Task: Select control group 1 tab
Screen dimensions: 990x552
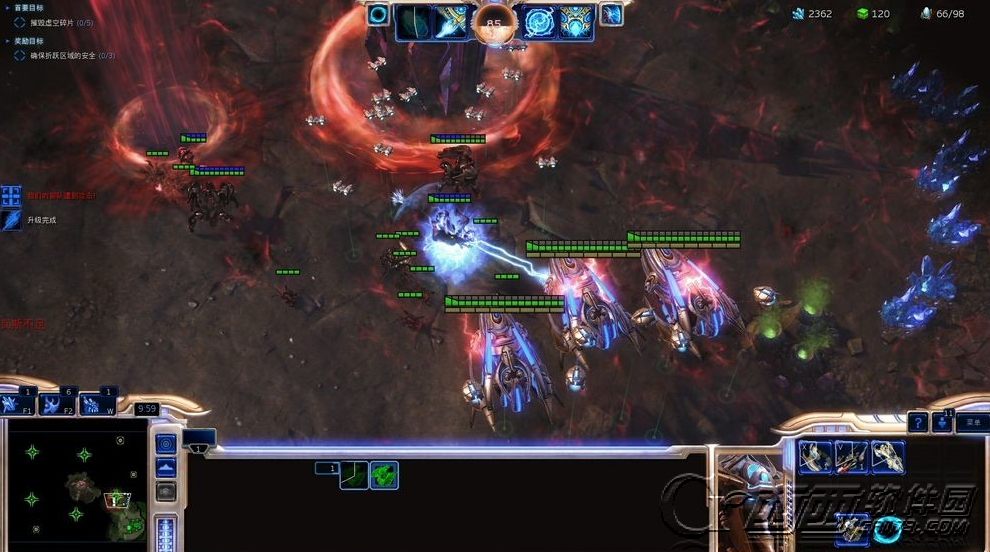Action: coord(326,468)
